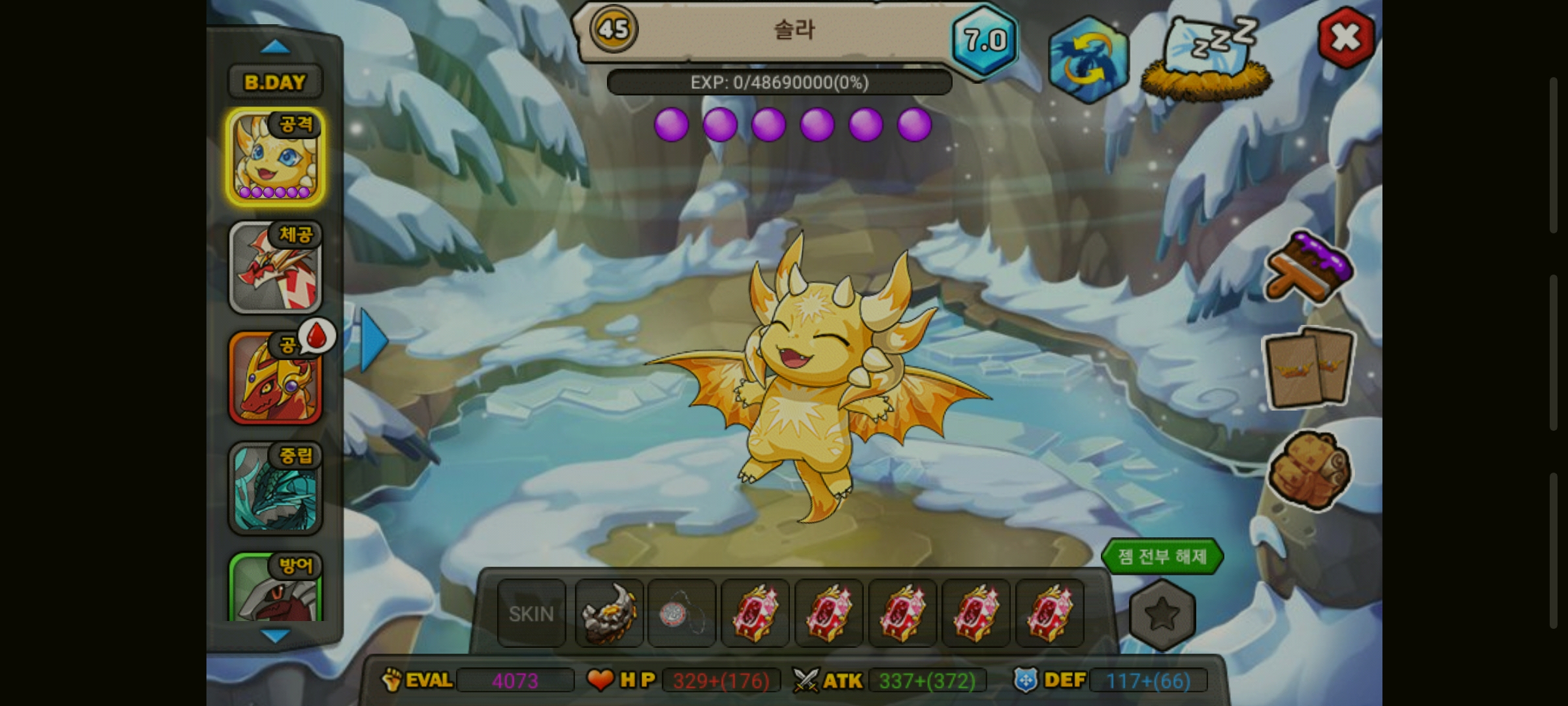Open the purple paintbrush option

(x=1309, y=267)
